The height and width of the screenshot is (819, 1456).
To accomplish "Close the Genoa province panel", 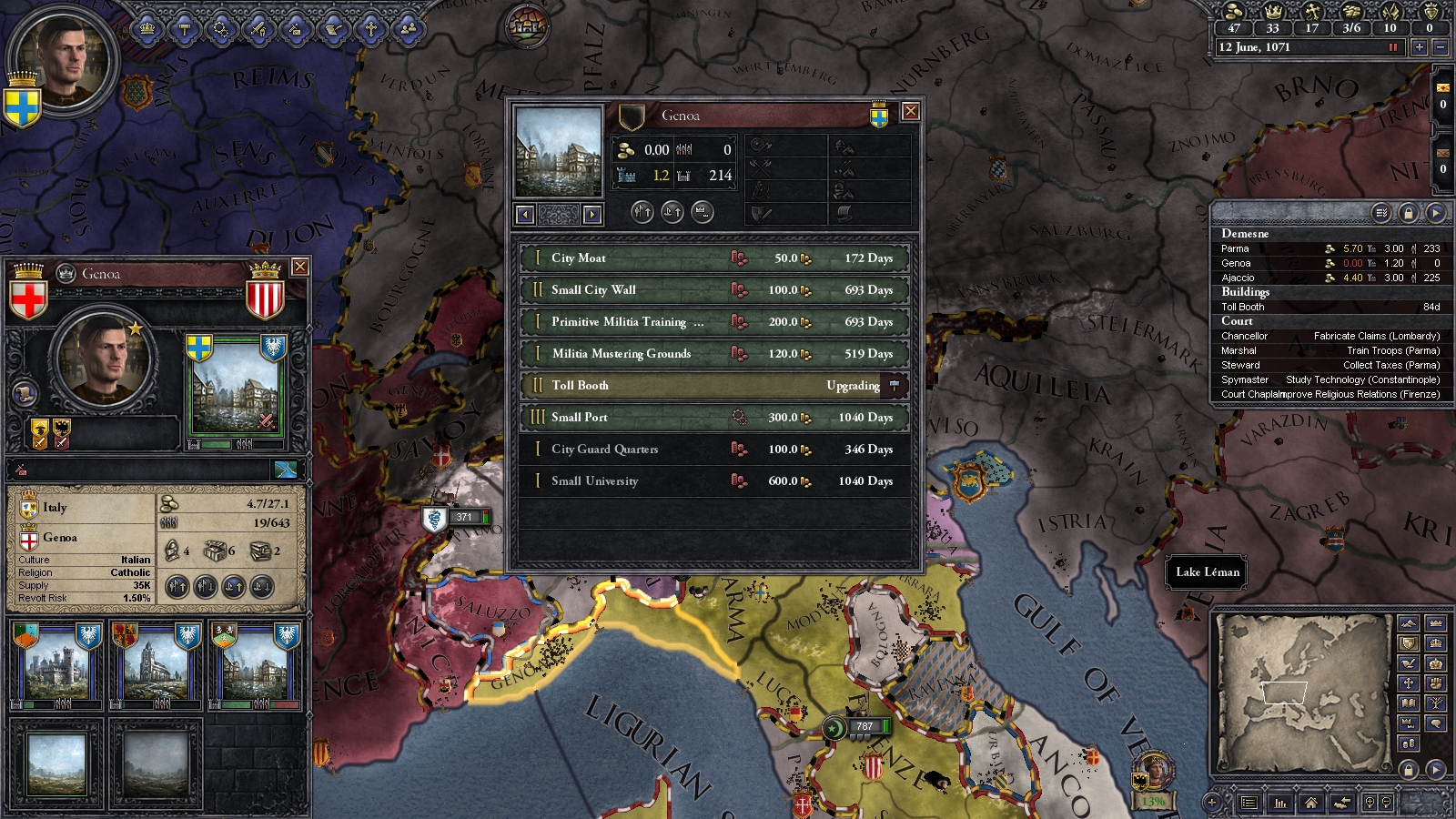I will pos(299,267).
